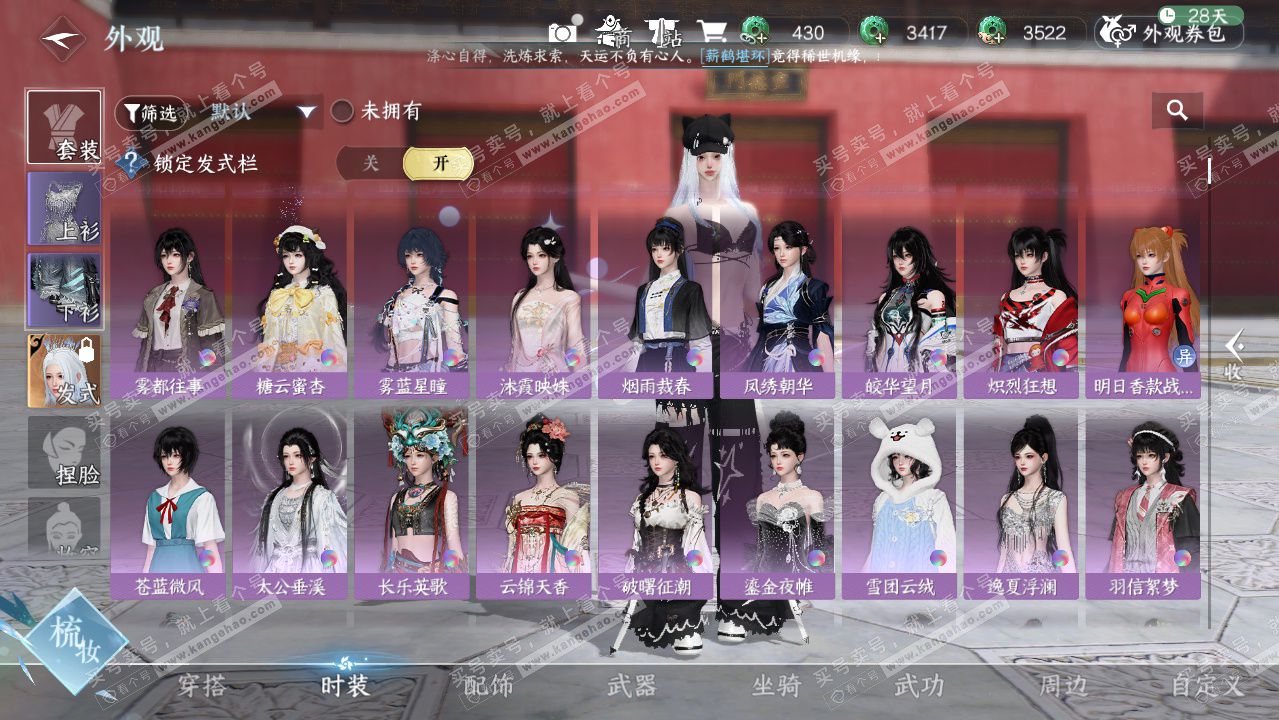Pick the 明日香款战 plugsuit outfit
The height and width of the screenshot is (720, 1279).
(x=1143, y=298)
